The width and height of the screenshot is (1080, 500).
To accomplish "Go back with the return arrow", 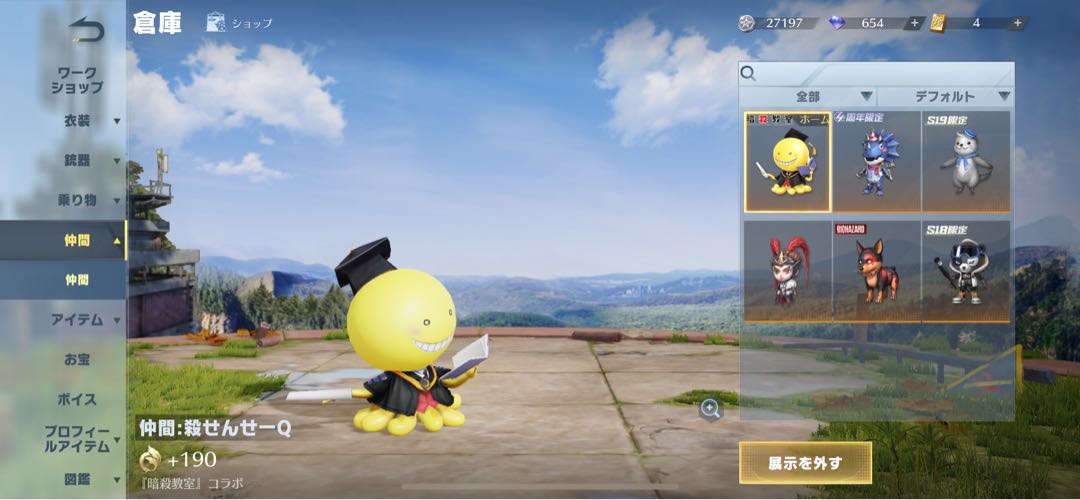I will click(86, 30).
